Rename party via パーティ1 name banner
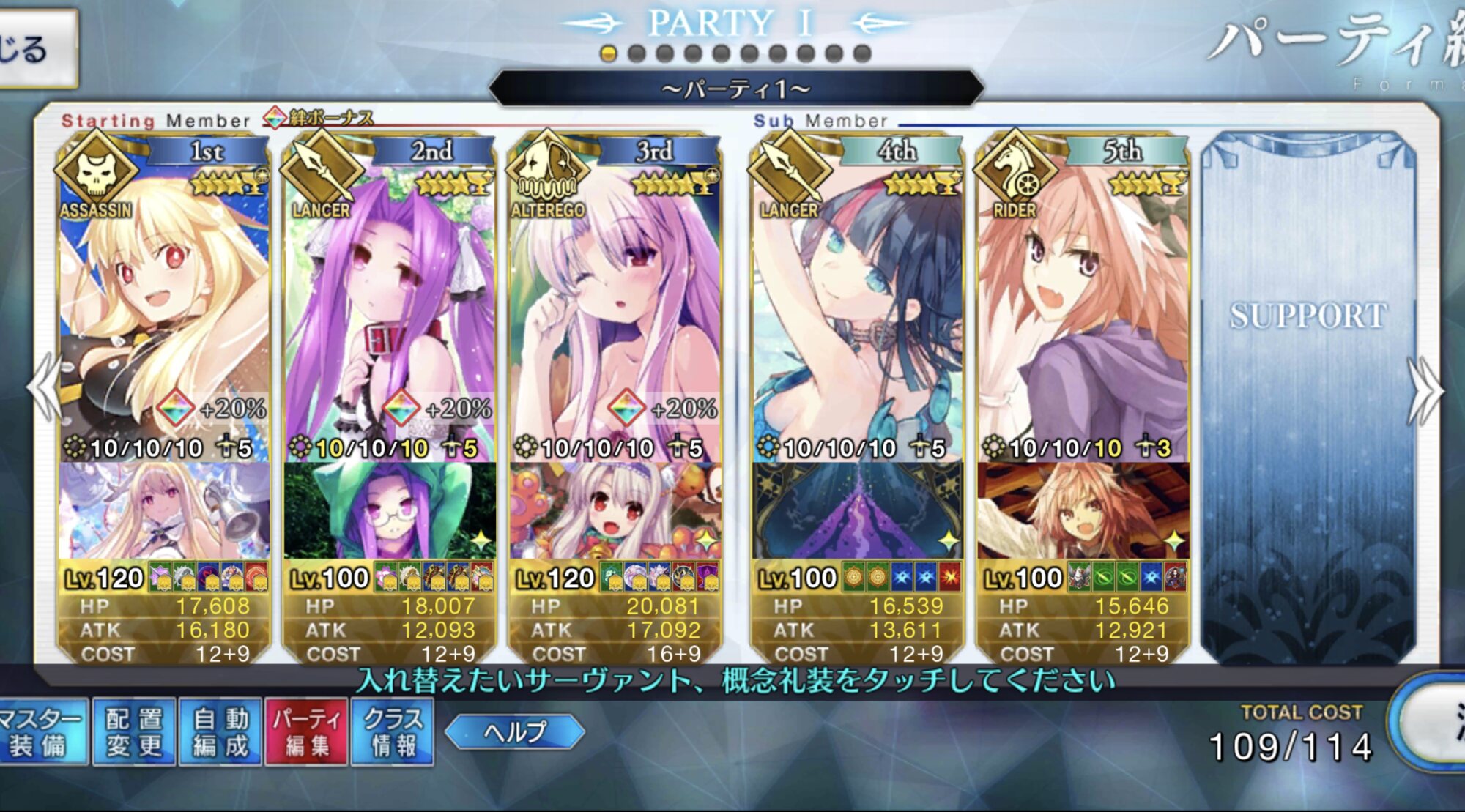This screenshot has height=812, width=1465. (x=735, y=89)
